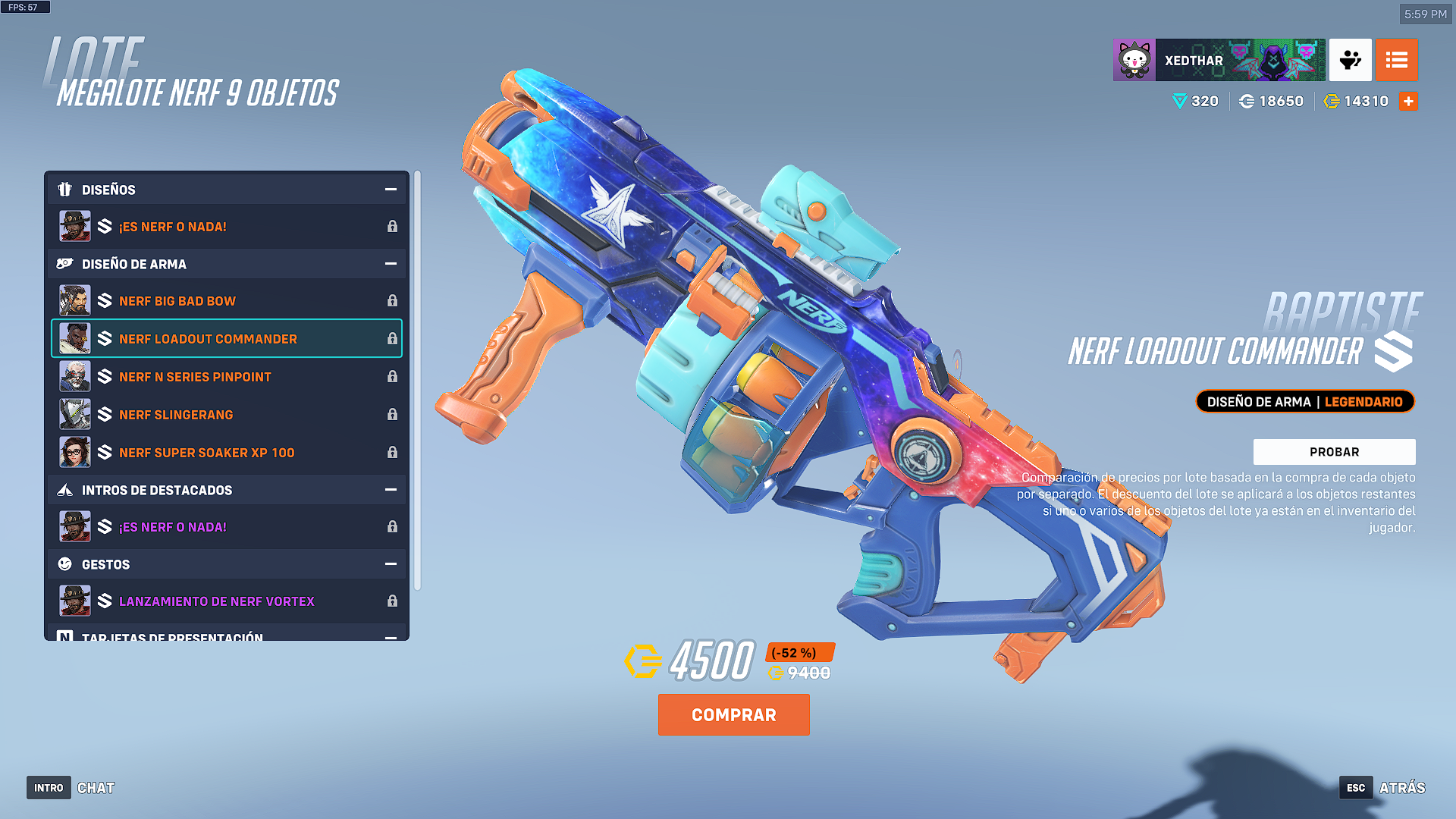
Task: Click the item list scrollbar
Action: [x=417, y=379]
